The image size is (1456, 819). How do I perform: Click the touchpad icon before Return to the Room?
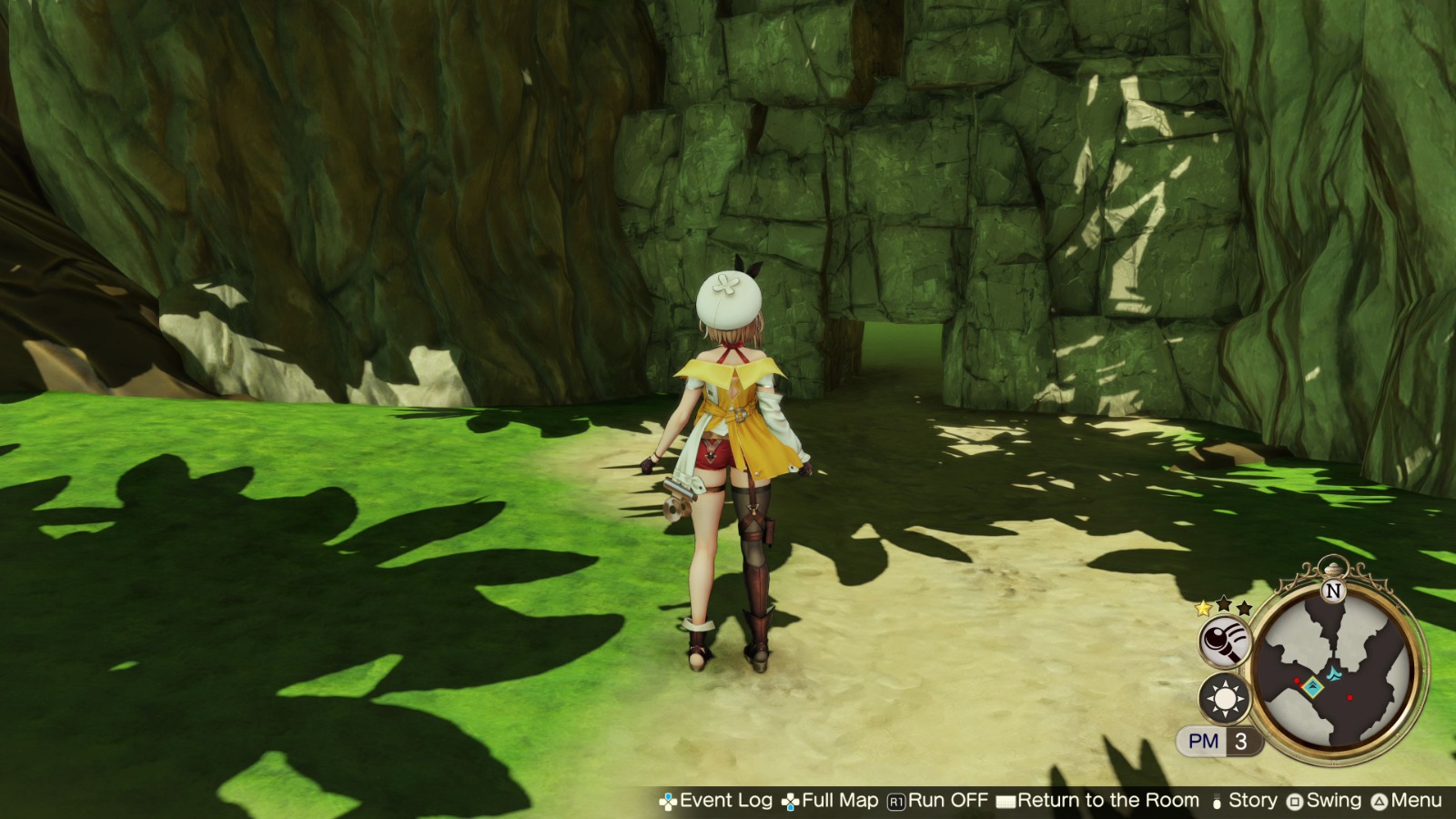tap(1006, 802)
